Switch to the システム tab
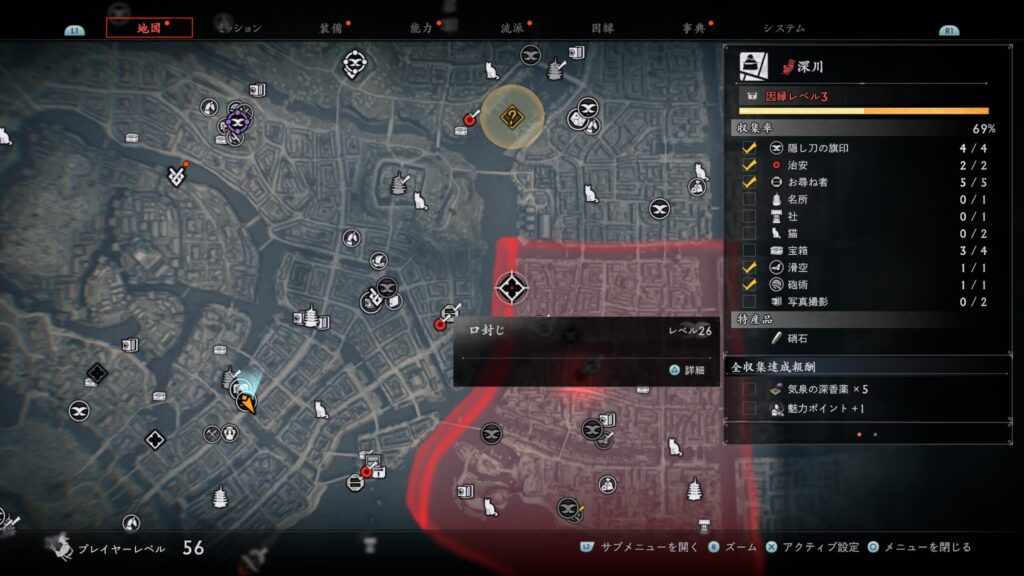Image resolution: width=1024 pixels, height=576 pixels. (x=783, y=29)
